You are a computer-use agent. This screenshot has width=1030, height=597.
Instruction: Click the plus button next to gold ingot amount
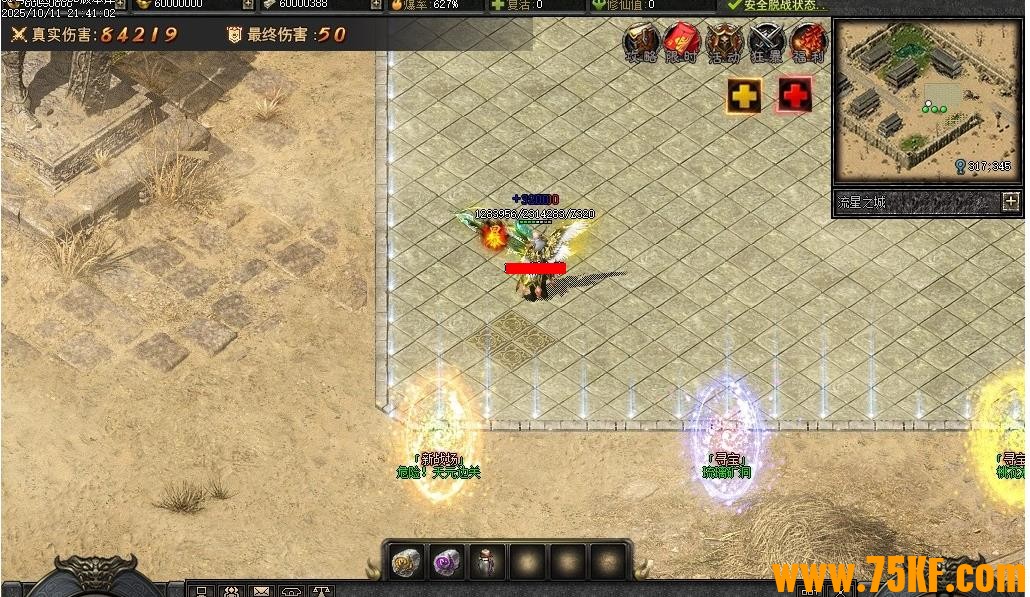tap(248, 4)
